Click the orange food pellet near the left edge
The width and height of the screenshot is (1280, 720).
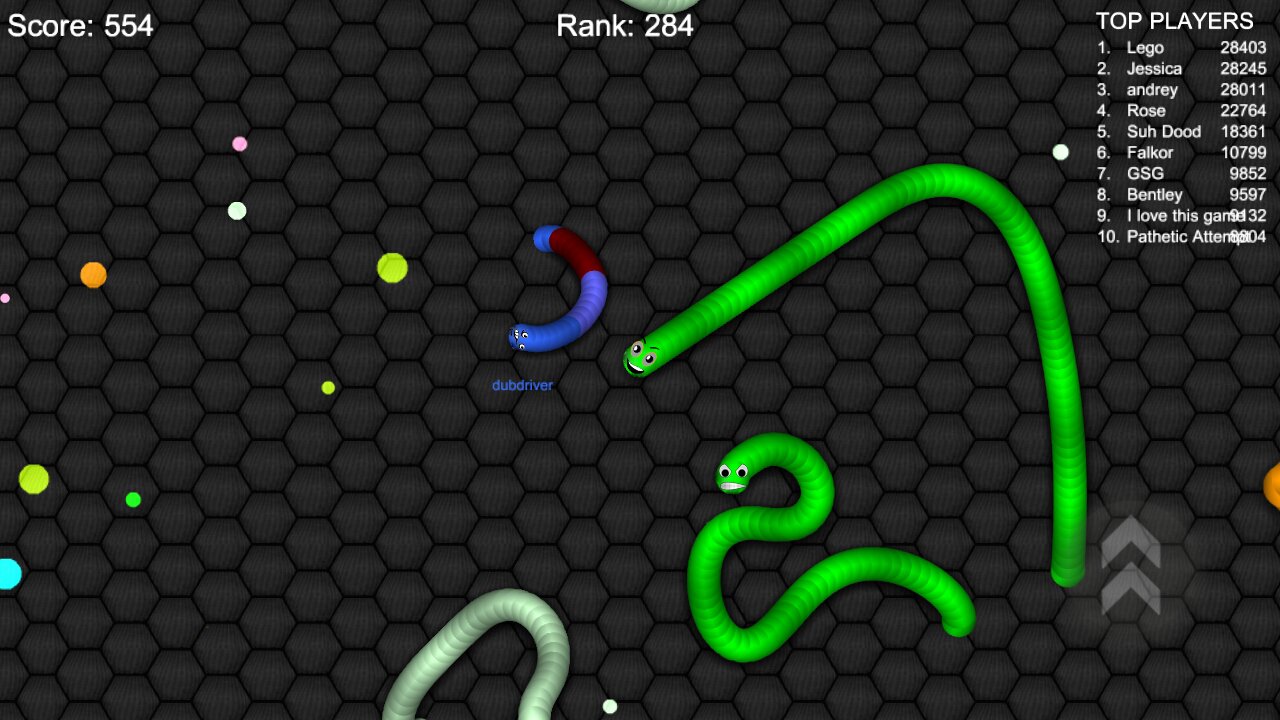point(92,273)
